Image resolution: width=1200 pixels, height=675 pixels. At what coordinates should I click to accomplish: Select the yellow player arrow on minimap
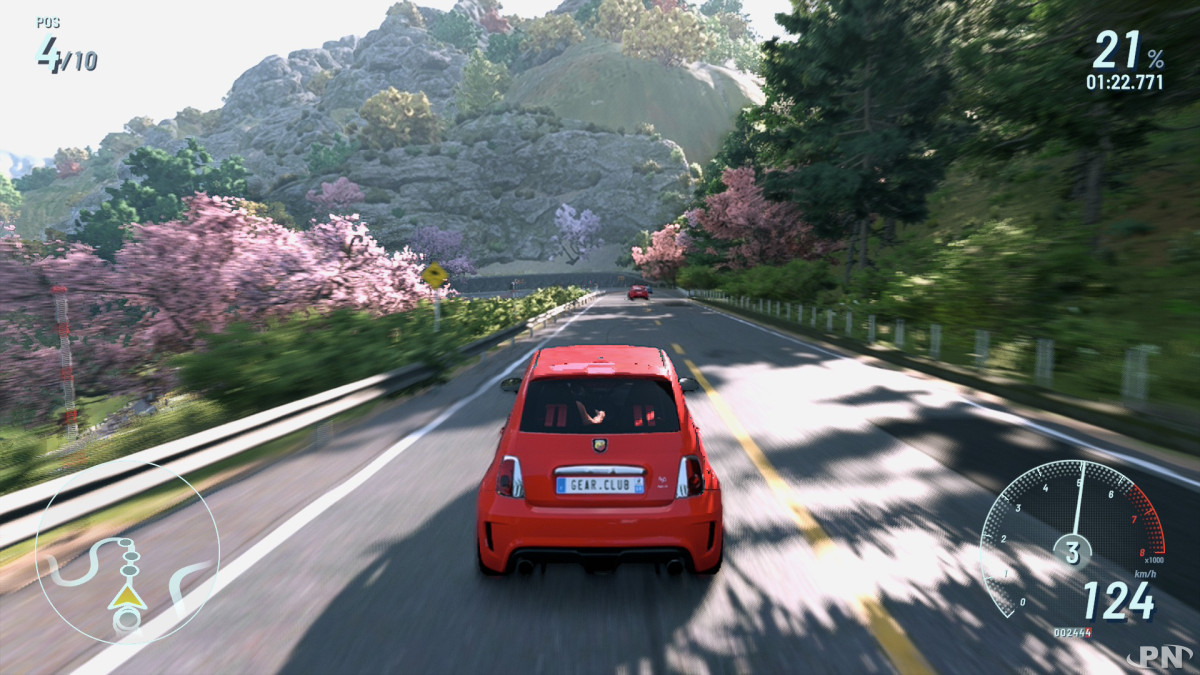pyautogui.click(x=127, y=596)
